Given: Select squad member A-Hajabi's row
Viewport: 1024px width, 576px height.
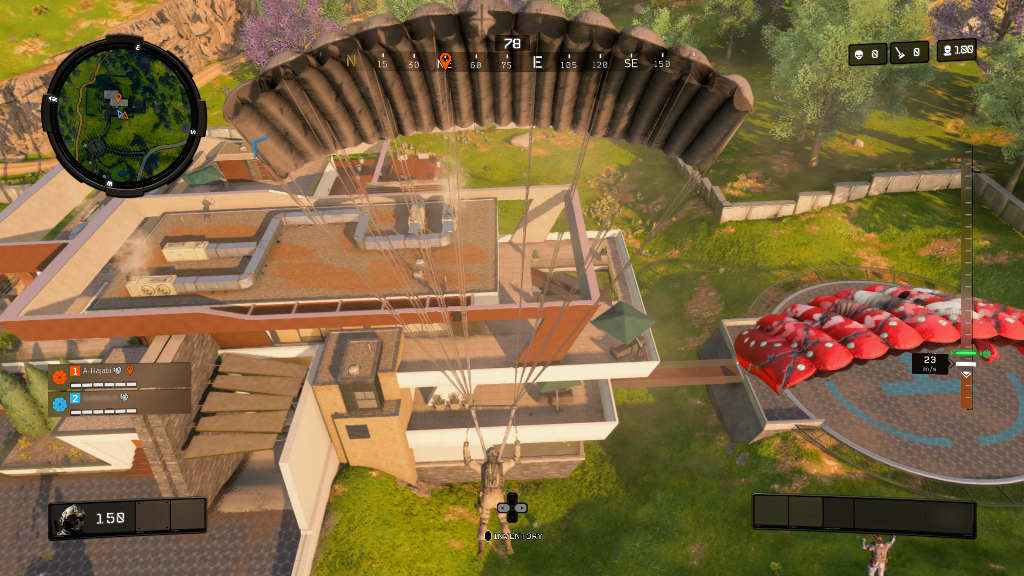Looking at the screenshot, I should point(120,376).
